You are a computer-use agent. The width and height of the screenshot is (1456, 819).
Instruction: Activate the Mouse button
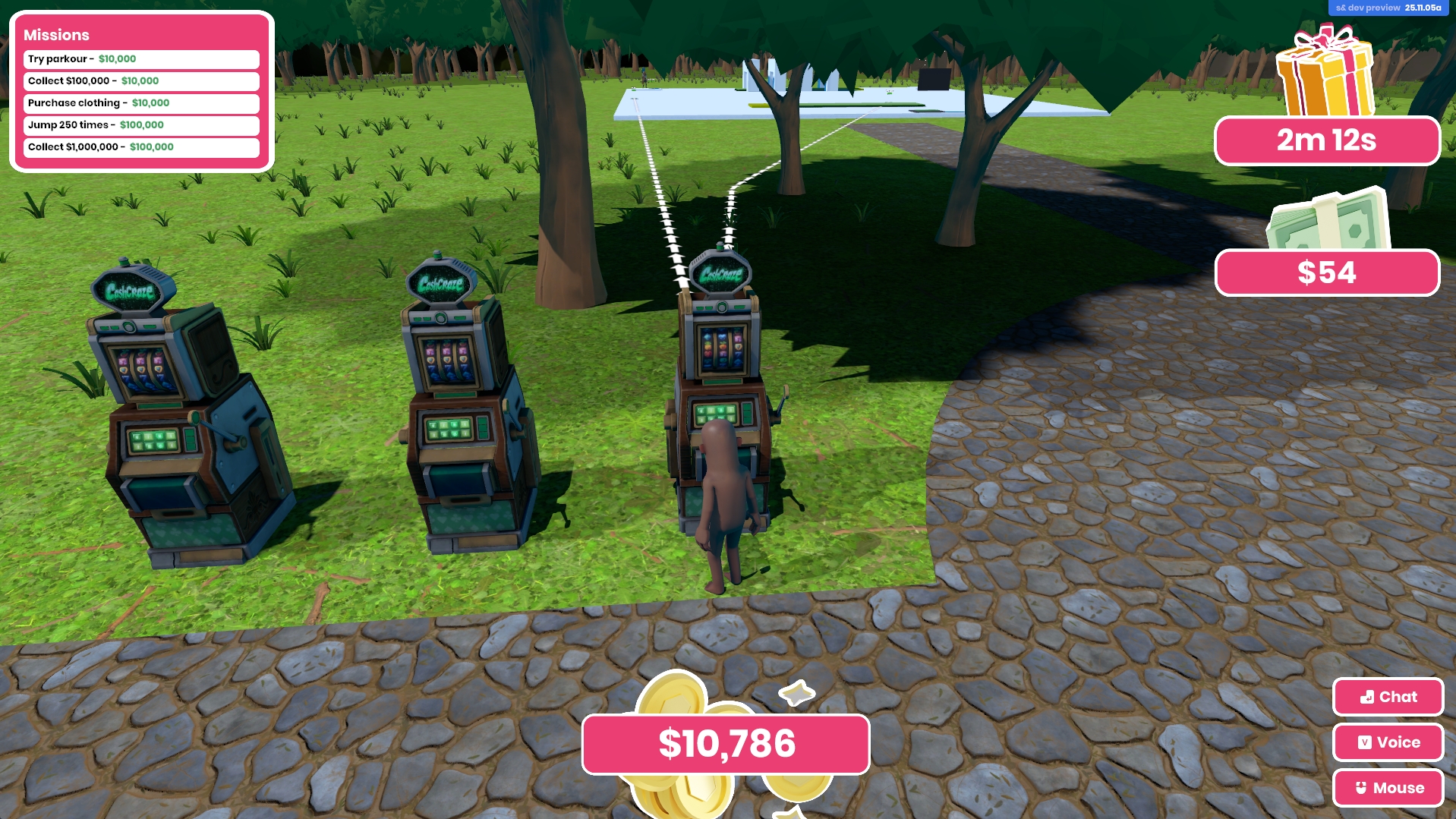point(1388,788)
